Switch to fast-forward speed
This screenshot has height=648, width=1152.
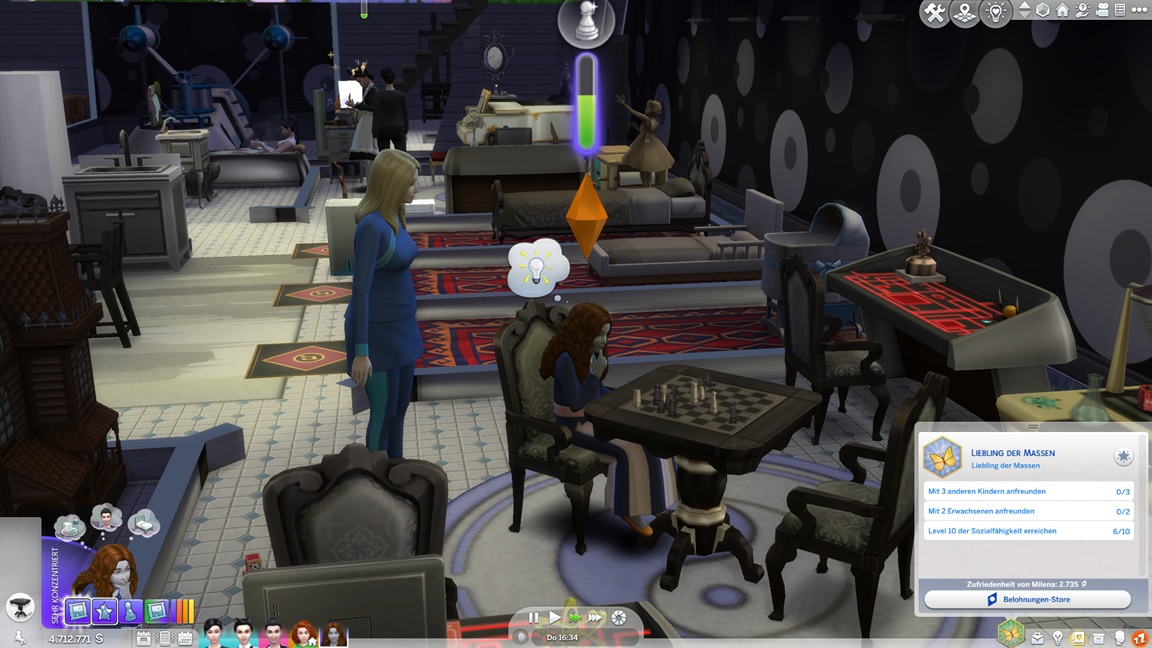coord(574,618)
